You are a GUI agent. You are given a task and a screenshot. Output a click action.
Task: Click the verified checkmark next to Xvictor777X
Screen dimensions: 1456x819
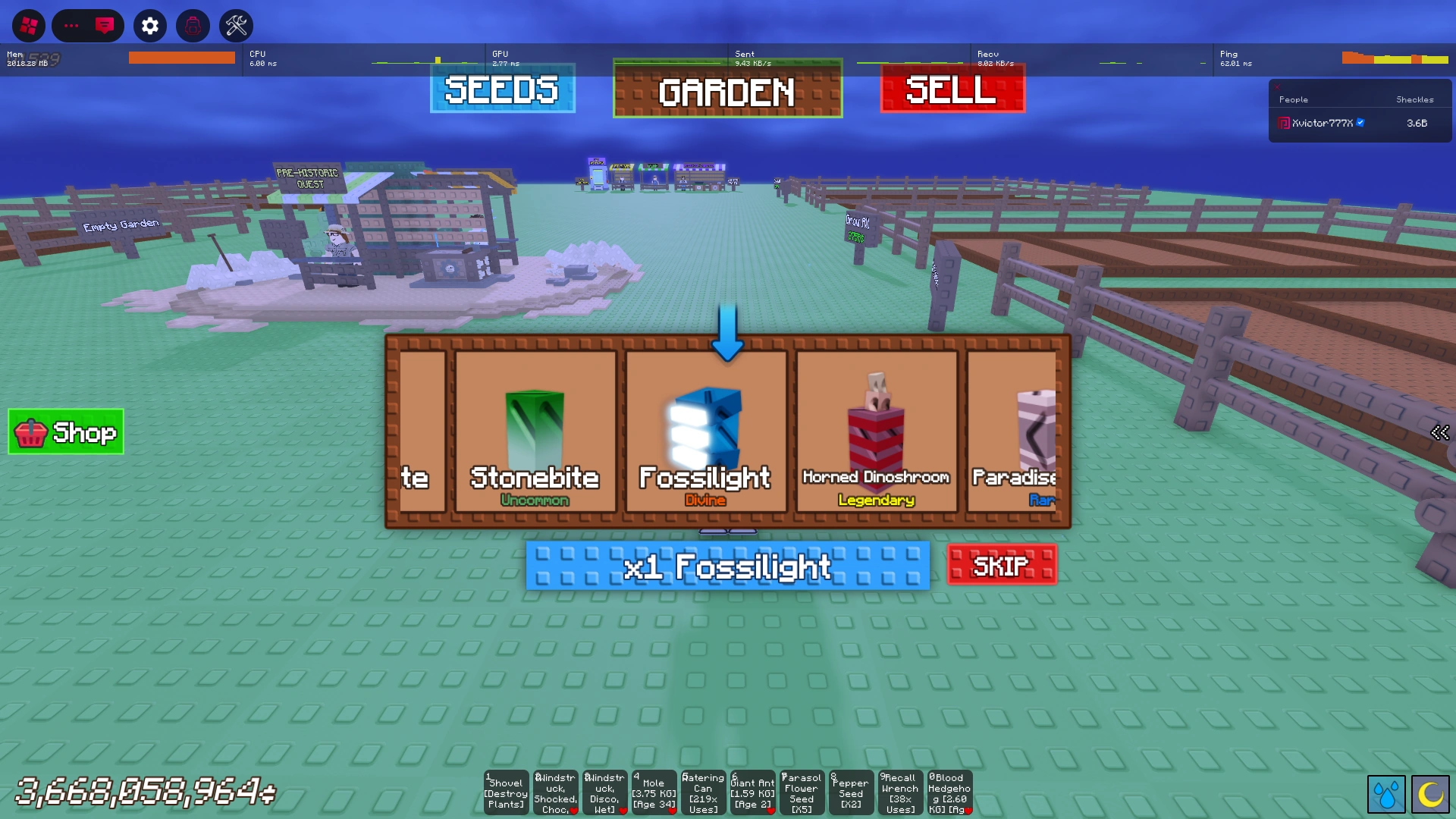pyautogui.click(x=1362, y=123)
